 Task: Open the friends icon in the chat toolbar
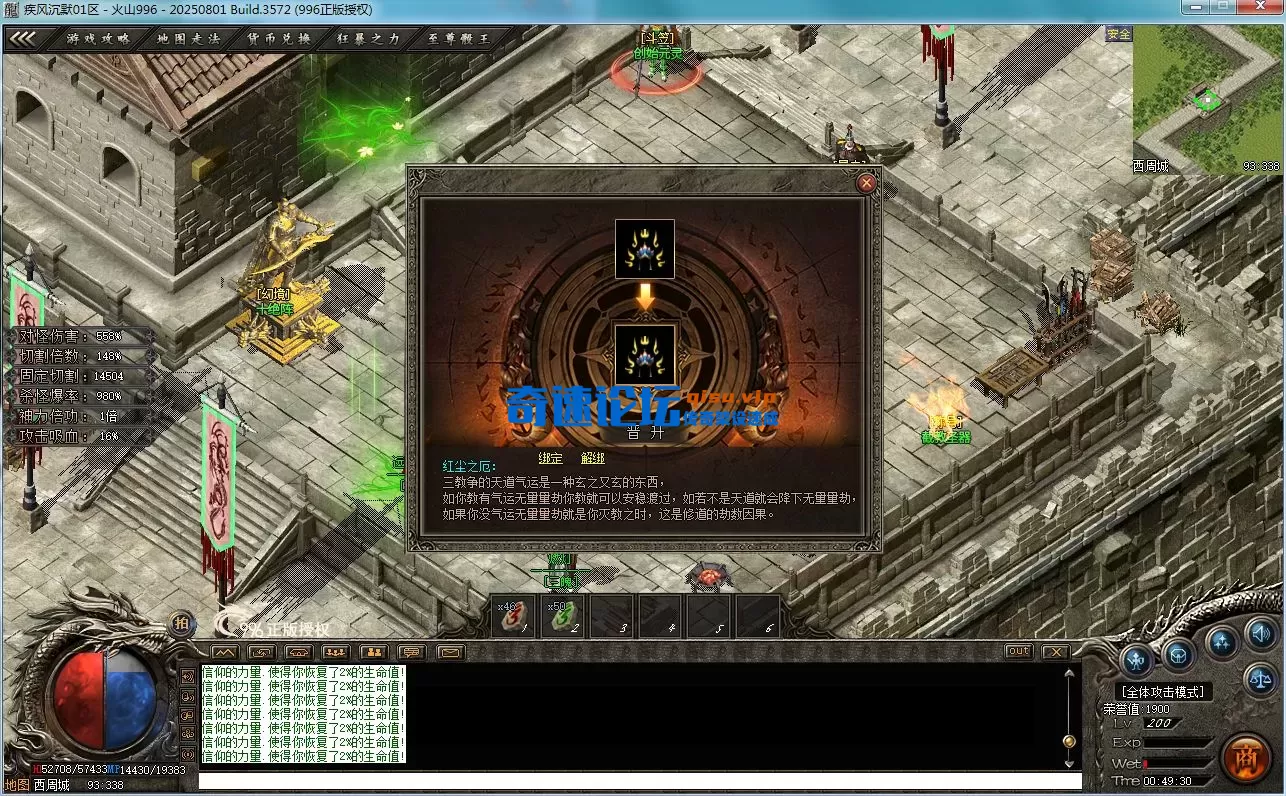[x=373, y=650]
